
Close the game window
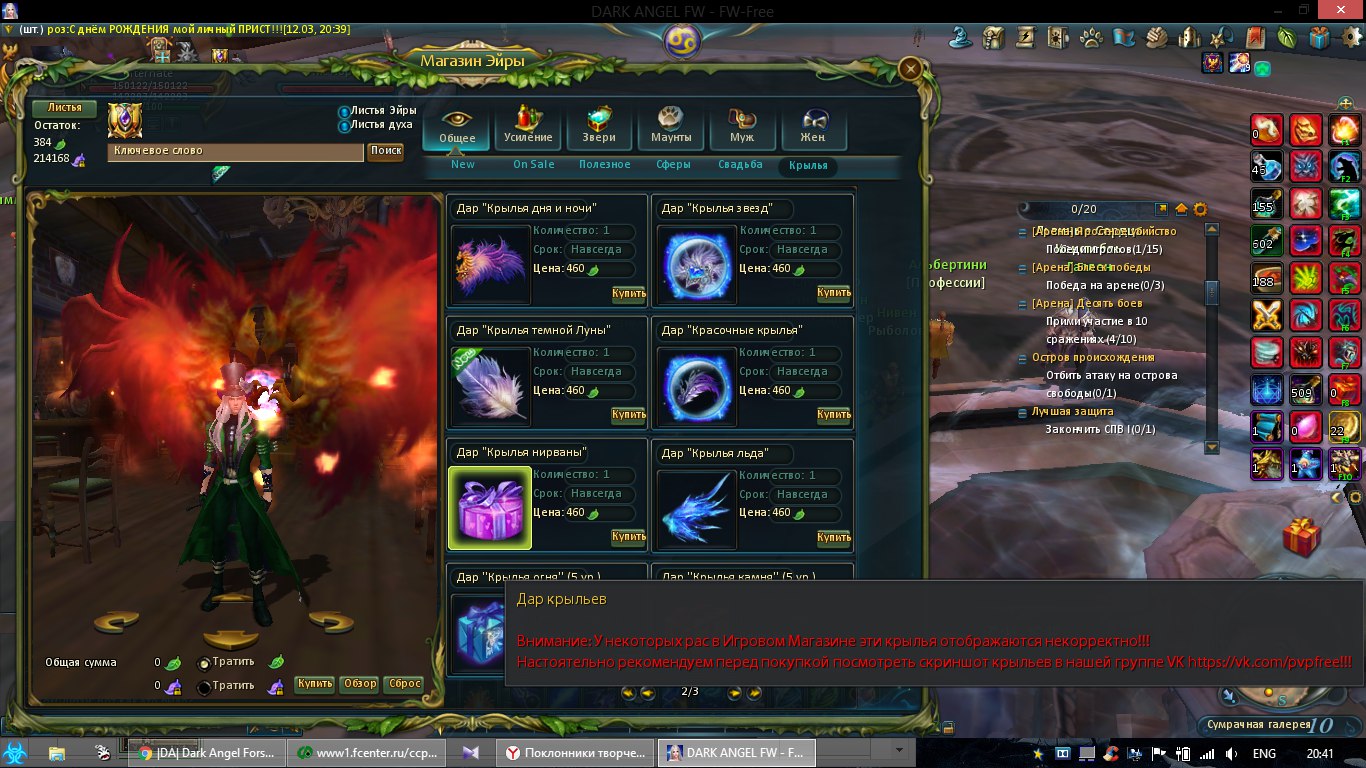[1340, 10]
